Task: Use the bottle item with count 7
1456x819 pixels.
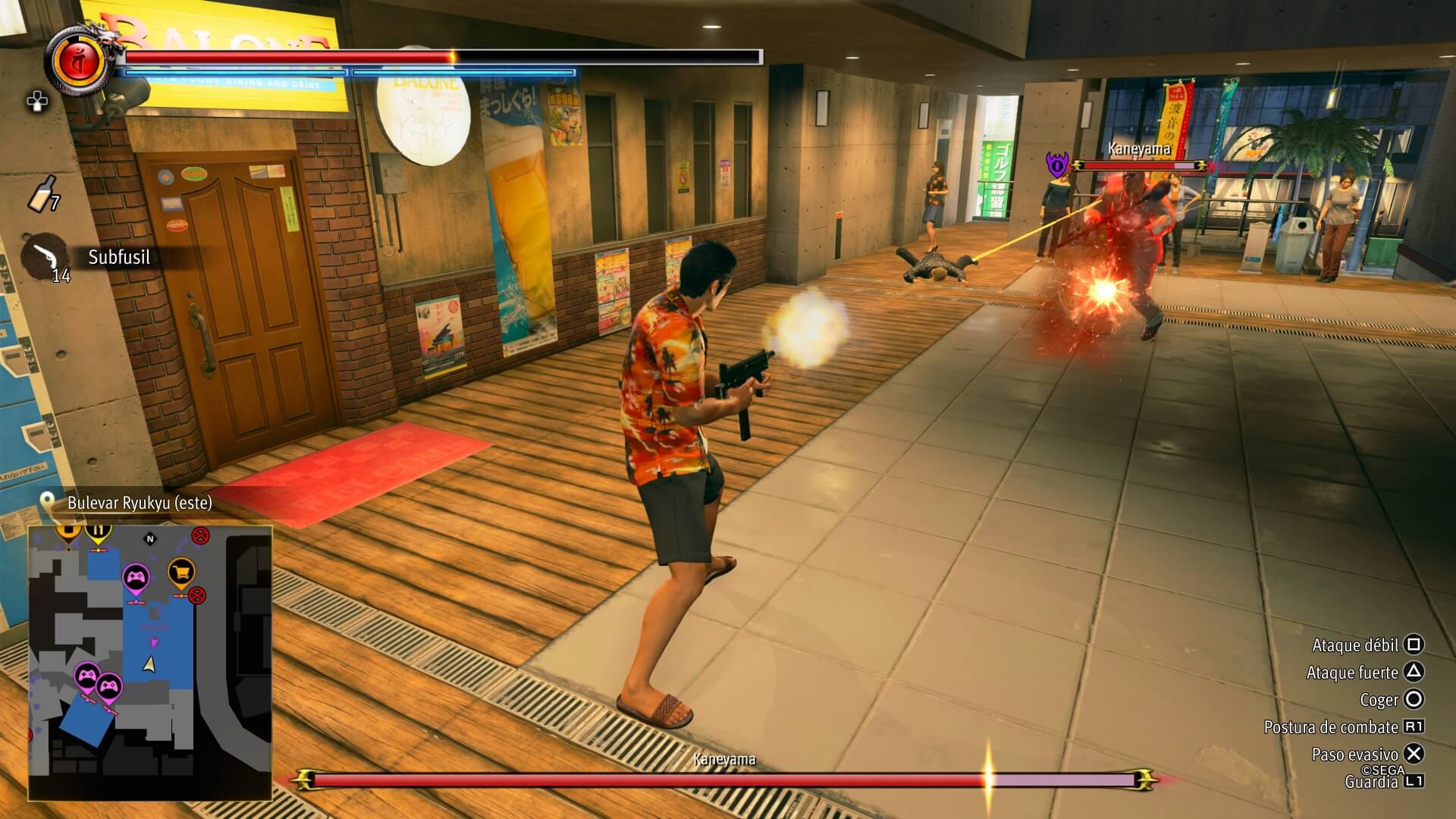Action: click(x=42, y=192)
